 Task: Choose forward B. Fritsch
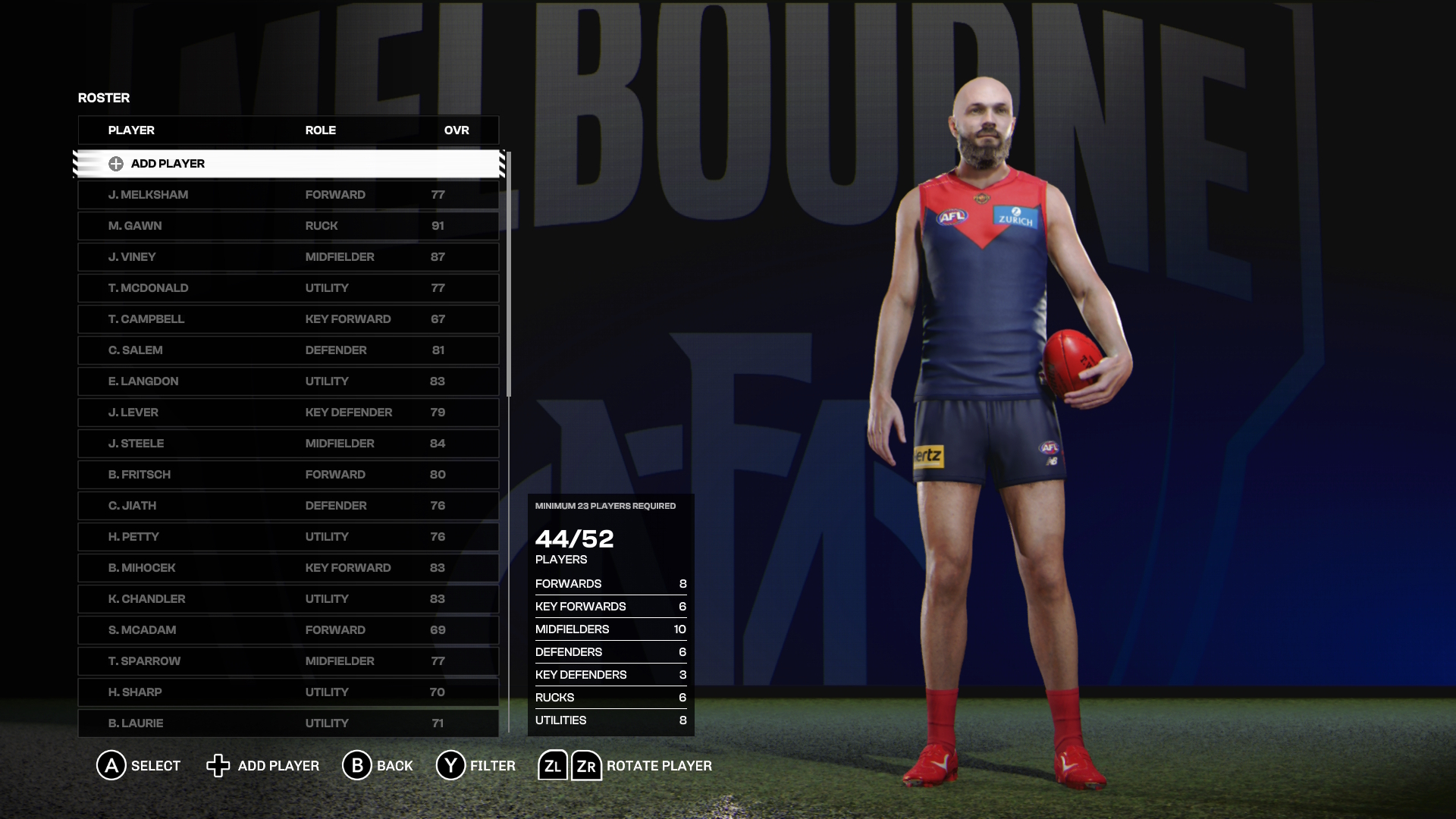288,475
